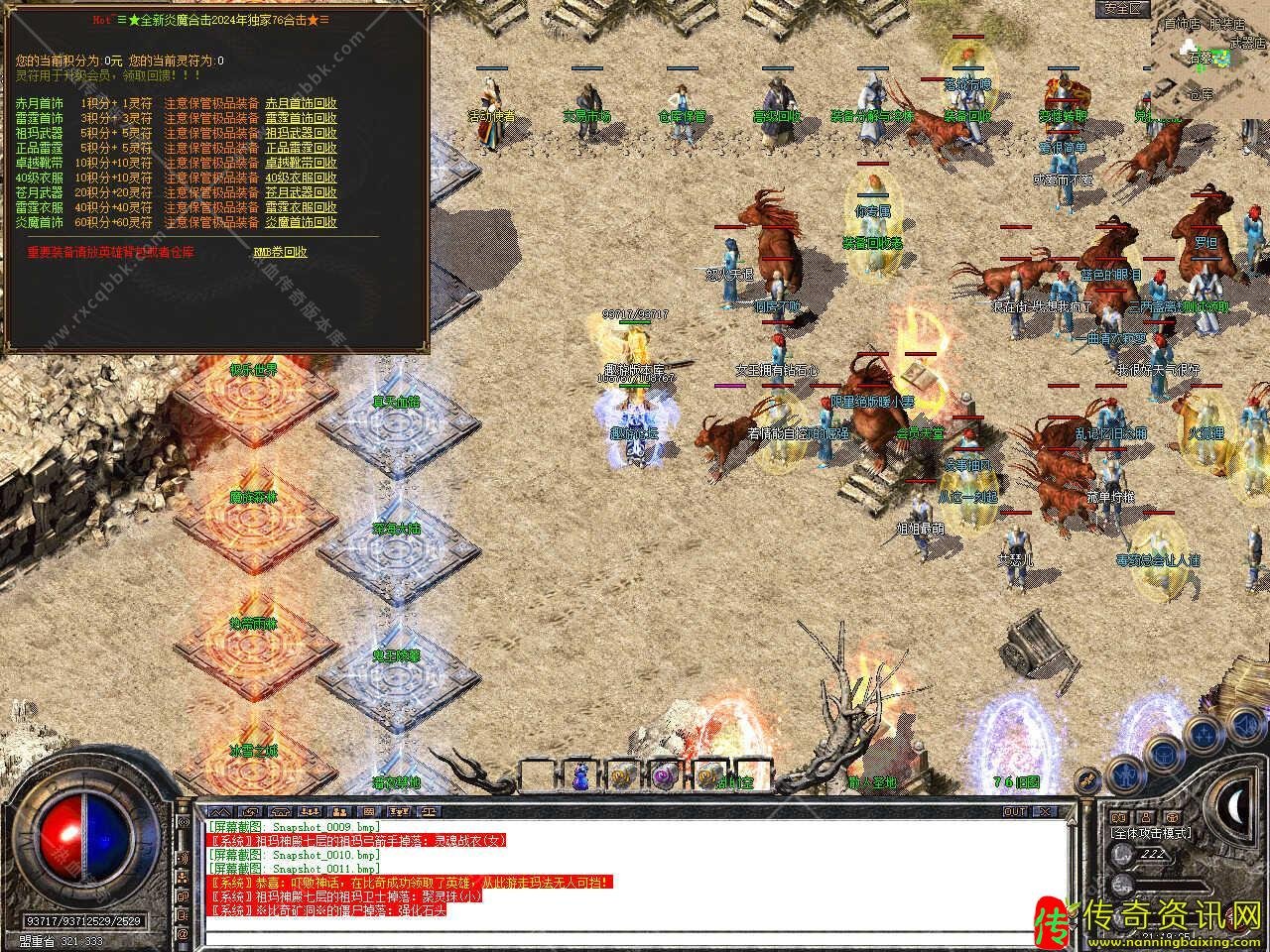The image size is (1270, 952).
Task: Choose 炎魔首饰回收 recycle link
Action: 301,222
